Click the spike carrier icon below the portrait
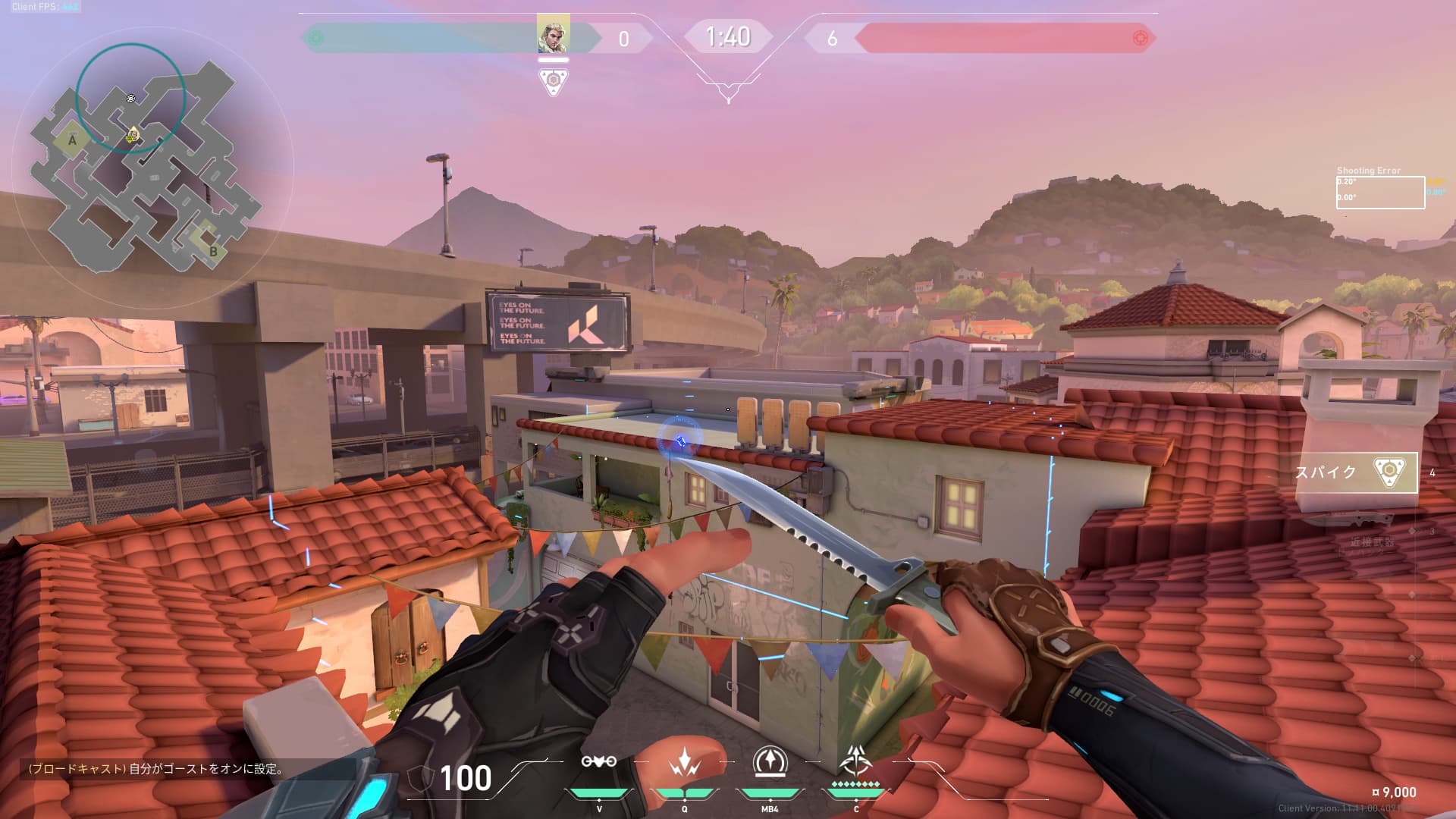1456x819 pixels. [x=553, y=80]
